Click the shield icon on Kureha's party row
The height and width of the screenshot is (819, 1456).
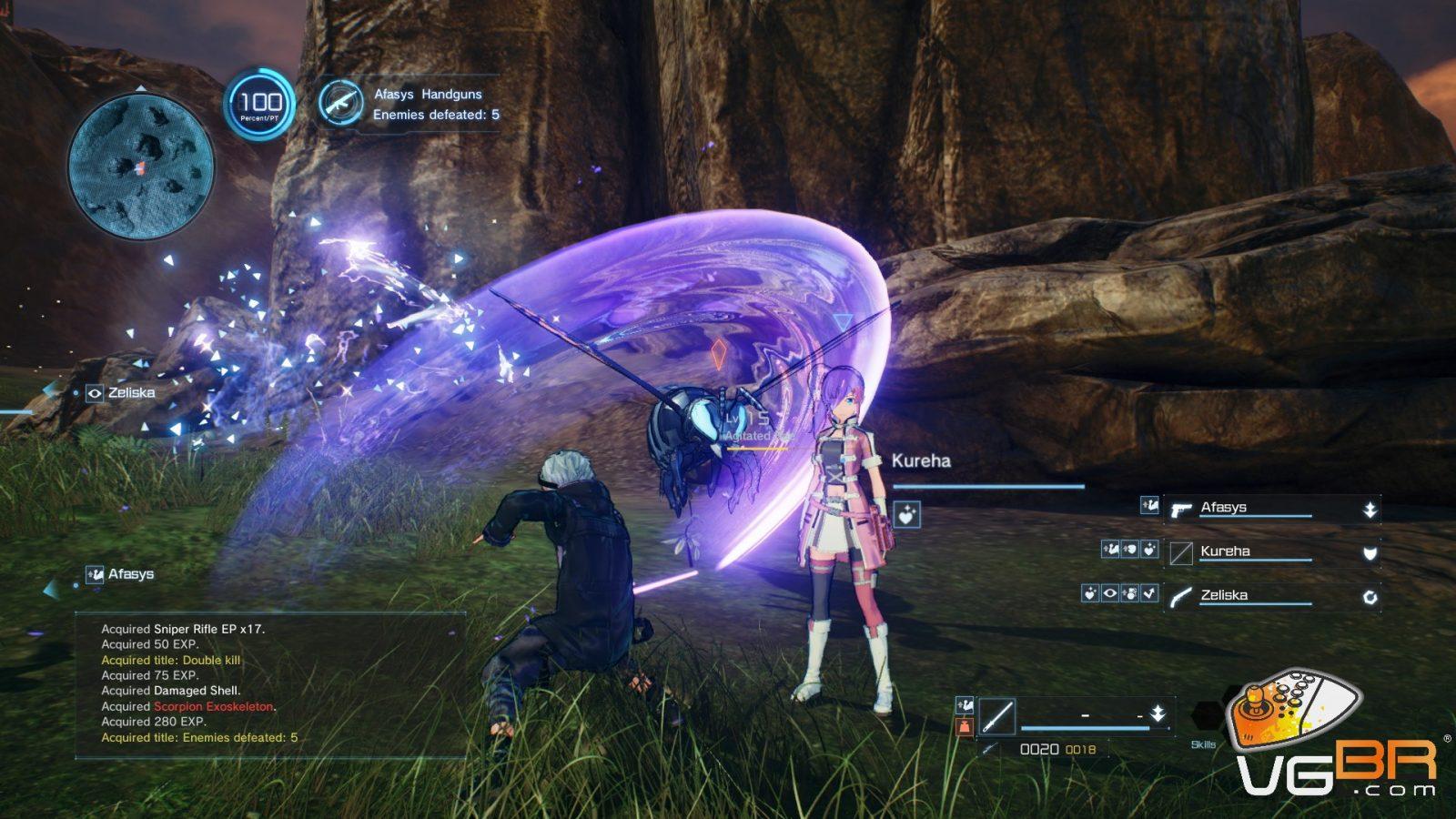pyautogui.click(x=1370, y=553)
